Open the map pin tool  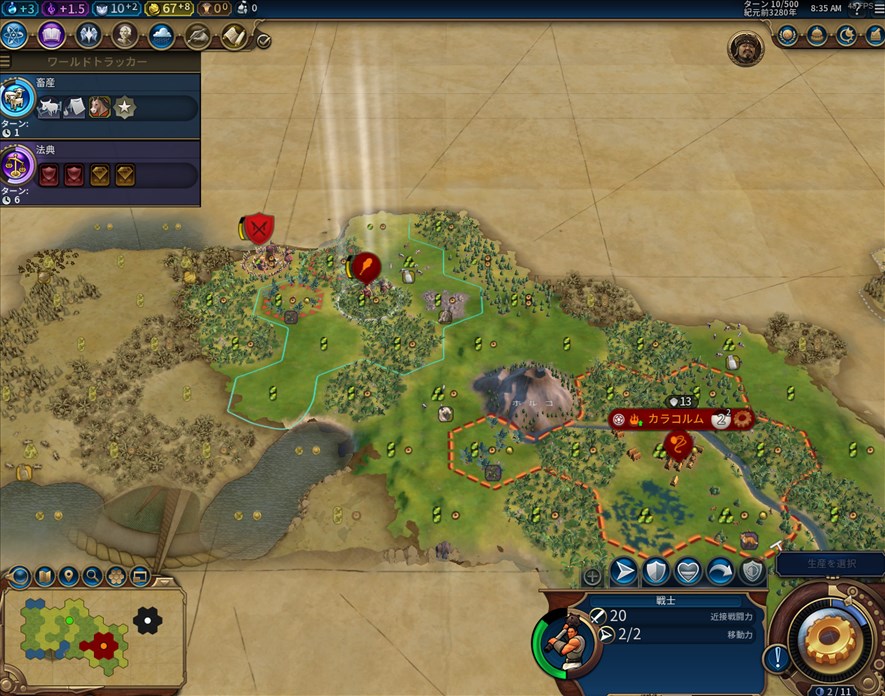(68, 576)
